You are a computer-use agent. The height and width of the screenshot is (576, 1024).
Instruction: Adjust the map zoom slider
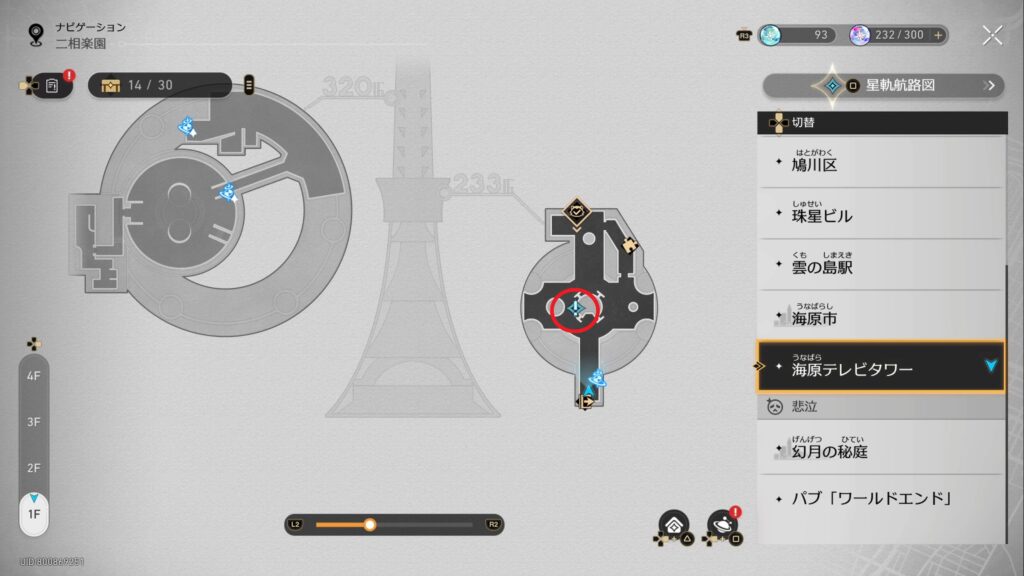point(370,524)
